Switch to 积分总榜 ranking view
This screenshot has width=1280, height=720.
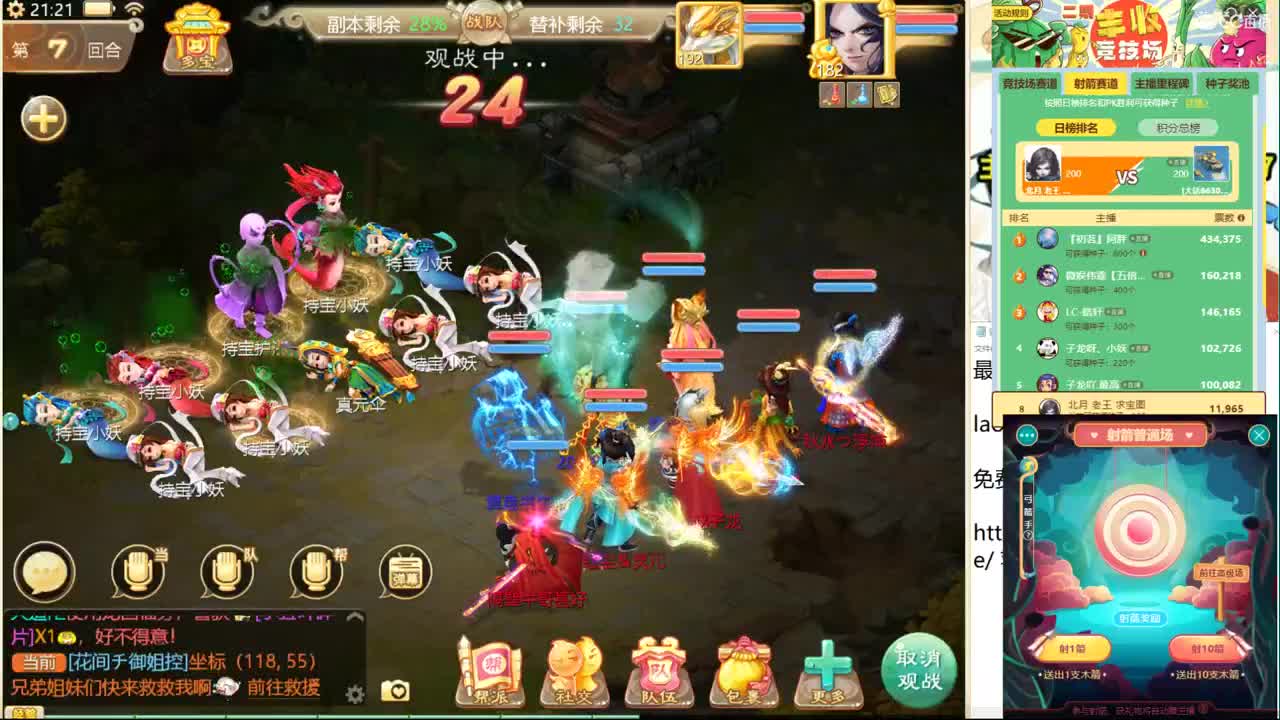pyautogui.click(x=1179, y=127)
